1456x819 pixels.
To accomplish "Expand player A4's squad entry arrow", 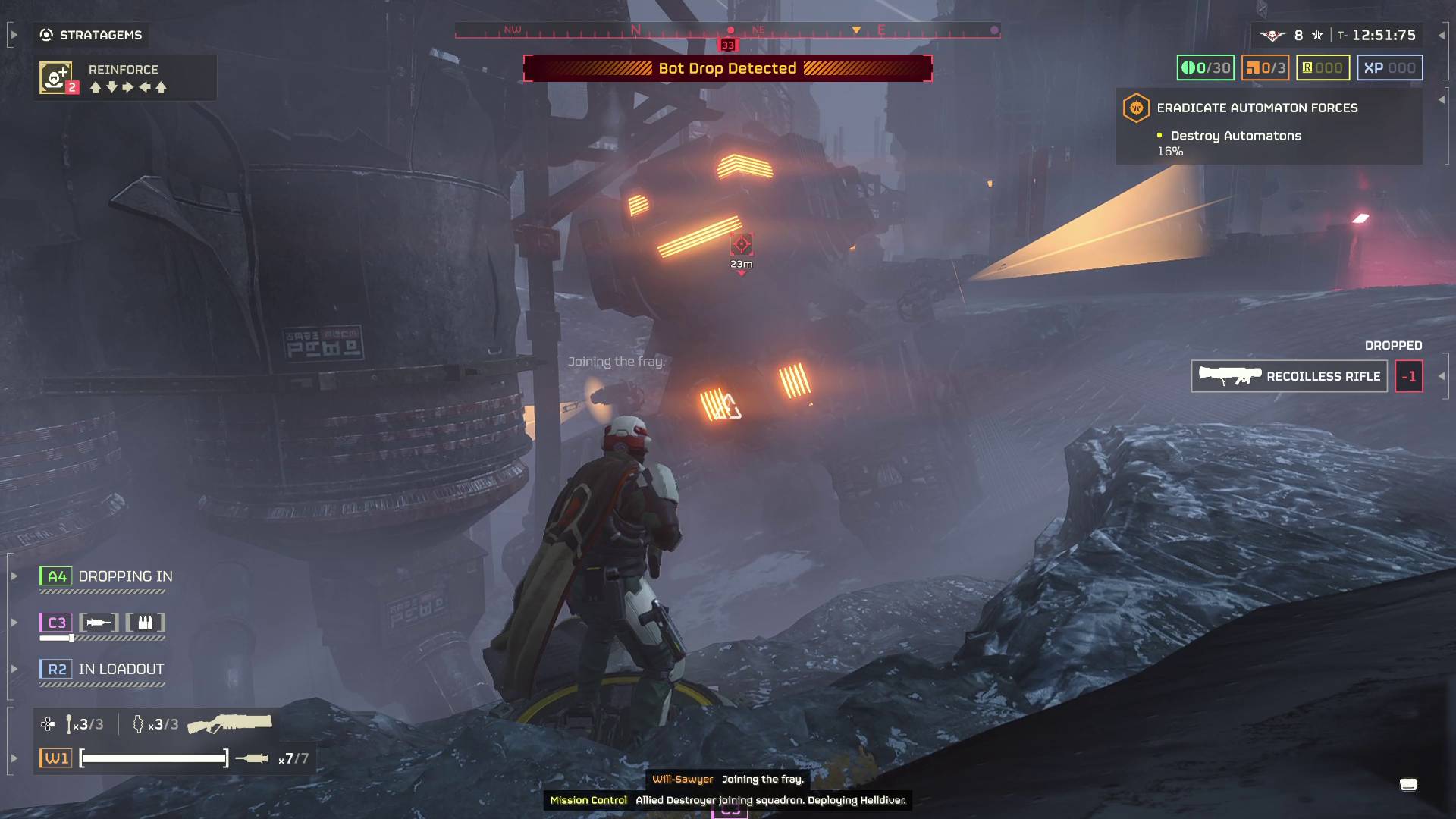I will [x=14, y=576].
